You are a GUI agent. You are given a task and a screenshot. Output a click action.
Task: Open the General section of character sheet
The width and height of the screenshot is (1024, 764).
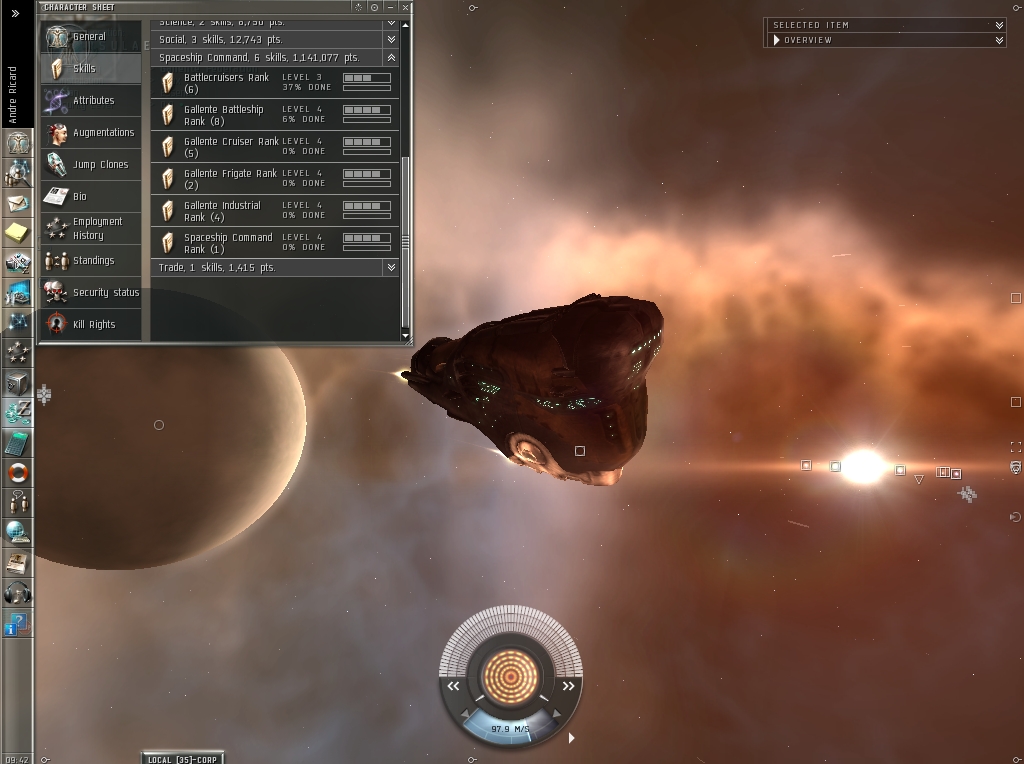[x=89, y=37]
